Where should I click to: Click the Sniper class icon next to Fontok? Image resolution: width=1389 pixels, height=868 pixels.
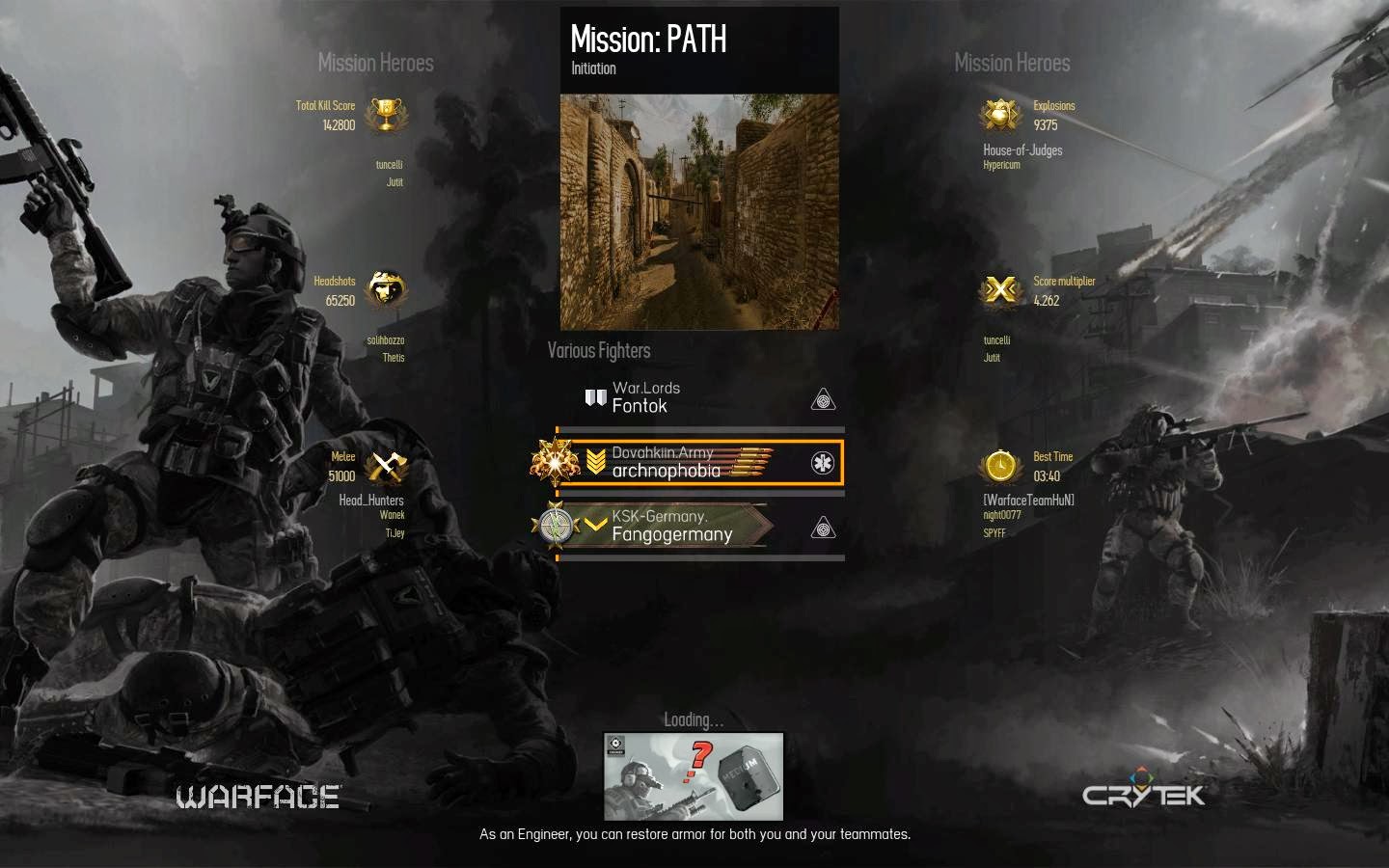[x=823, y=397]
